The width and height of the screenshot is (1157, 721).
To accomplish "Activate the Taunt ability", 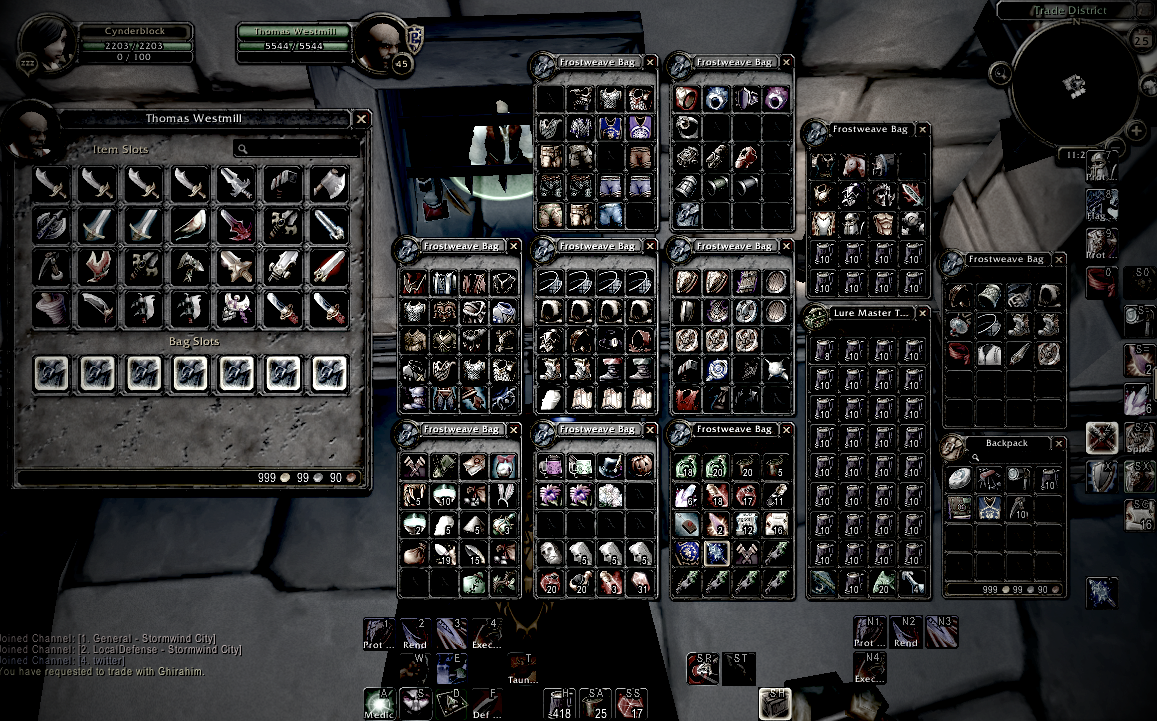I will pos(521,668).
